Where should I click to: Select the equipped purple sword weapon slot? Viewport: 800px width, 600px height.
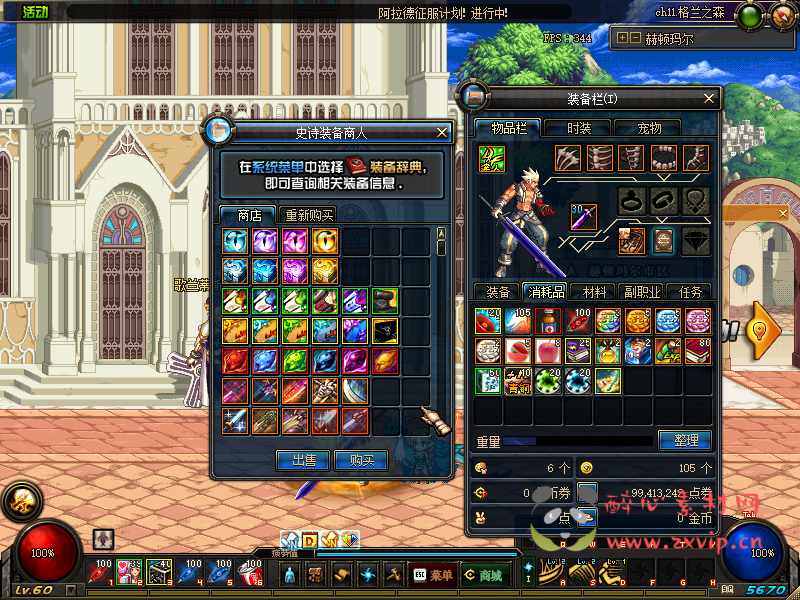point(583,216)
